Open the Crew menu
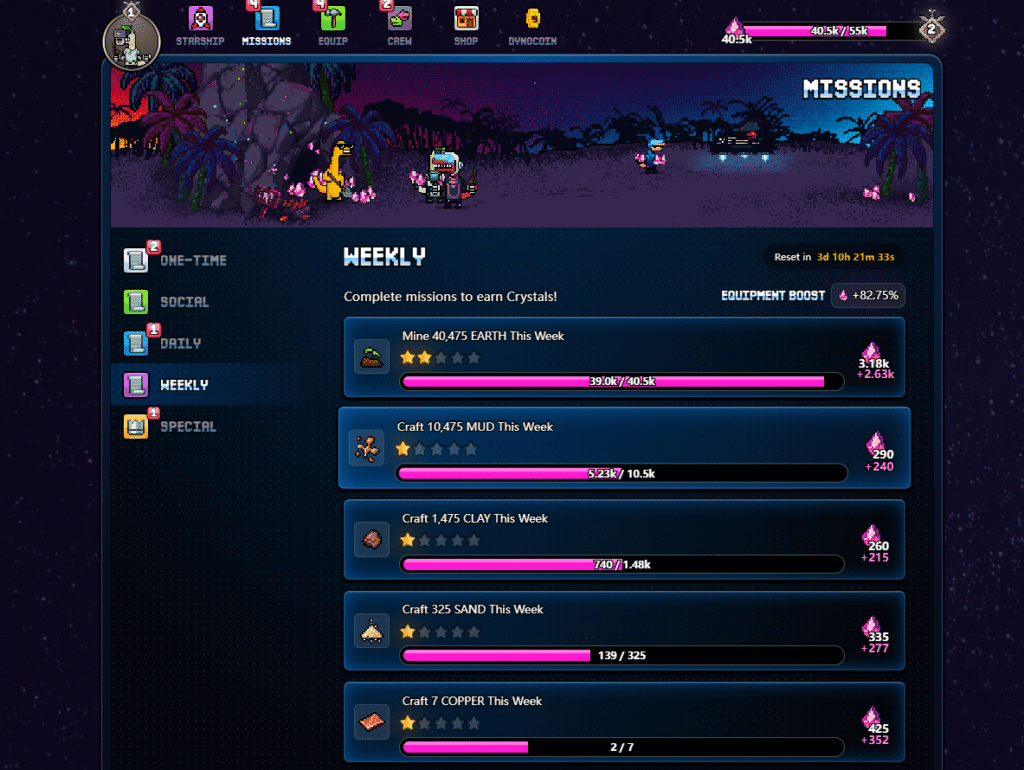This screenshot has width=1024, height=770. [x=399, y=27]
